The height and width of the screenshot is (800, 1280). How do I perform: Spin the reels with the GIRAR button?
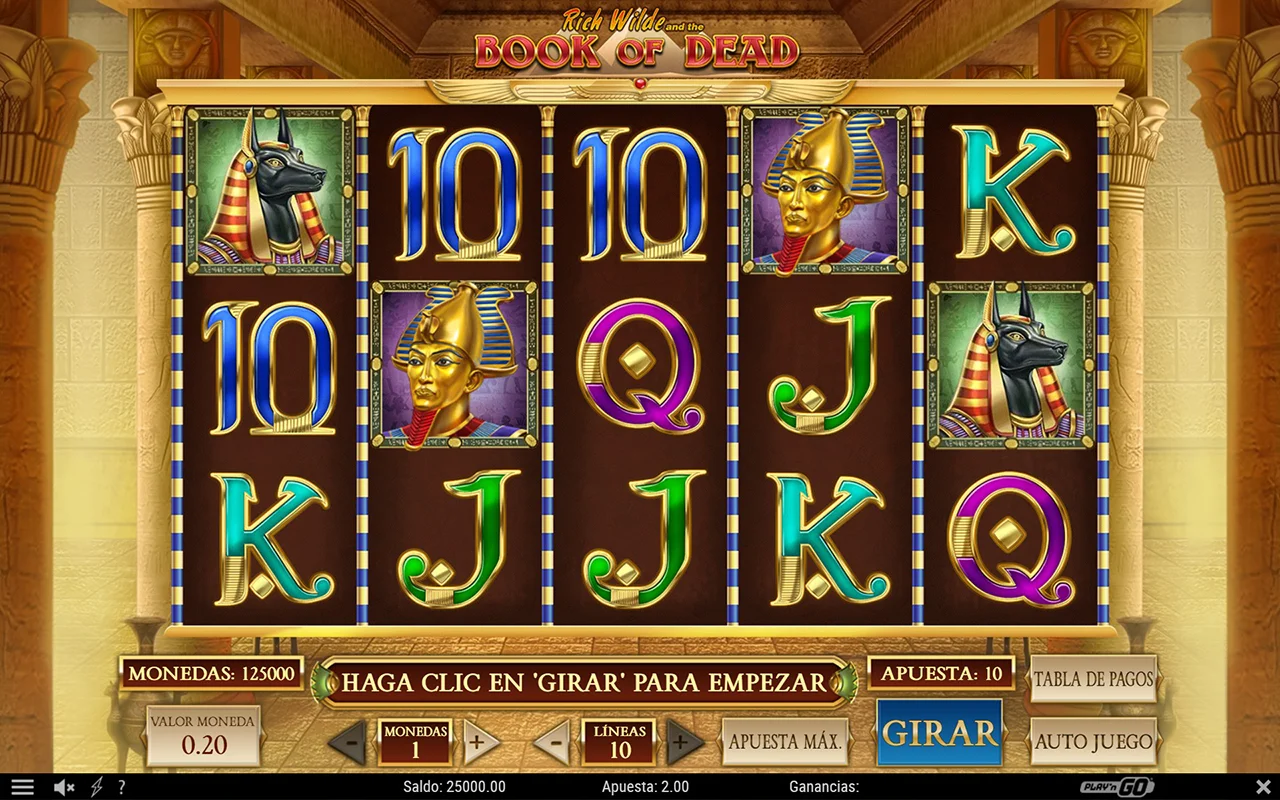tap(939, 733)
